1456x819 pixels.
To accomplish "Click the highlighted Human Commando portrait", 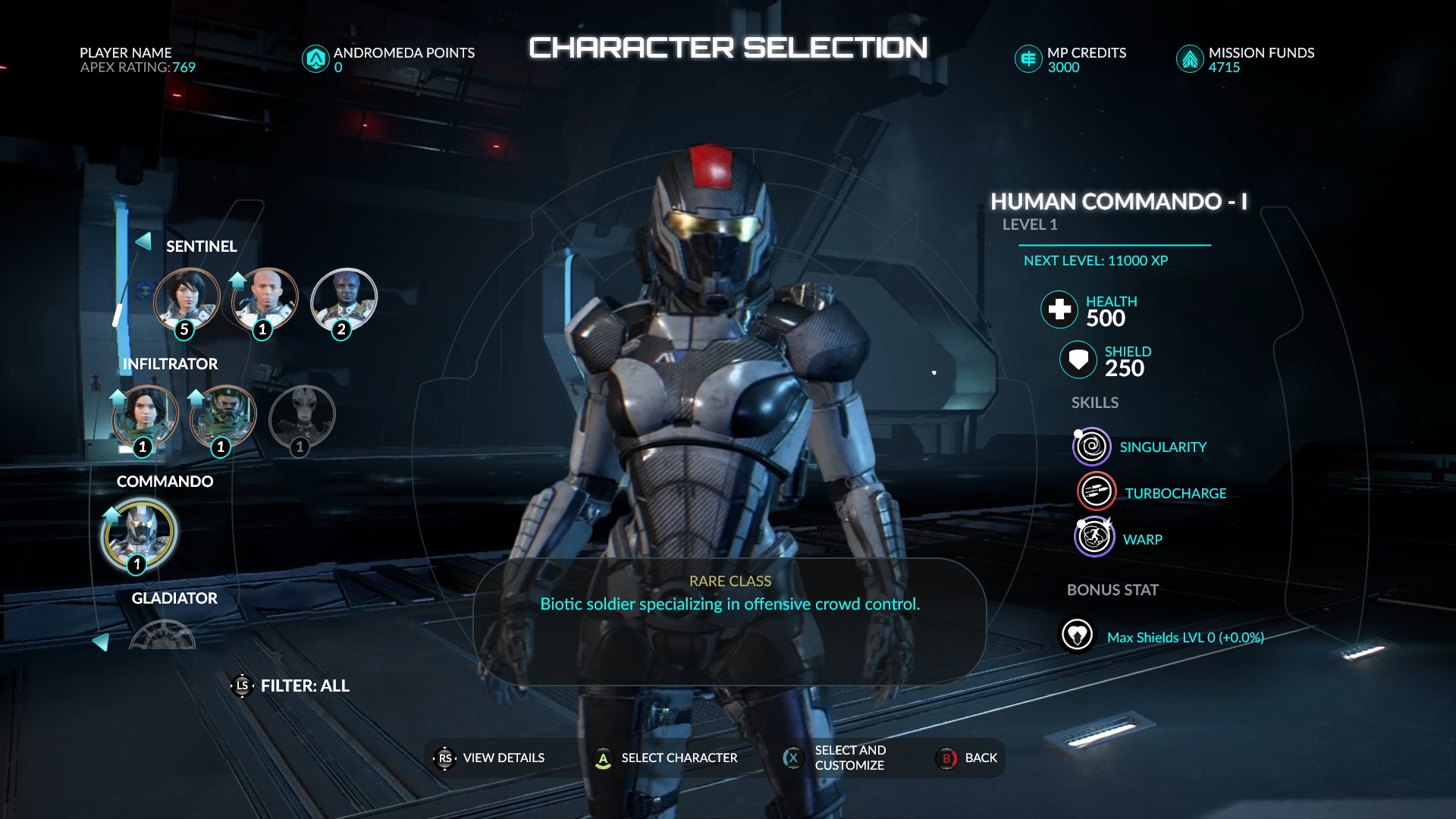I will point(139,533).
